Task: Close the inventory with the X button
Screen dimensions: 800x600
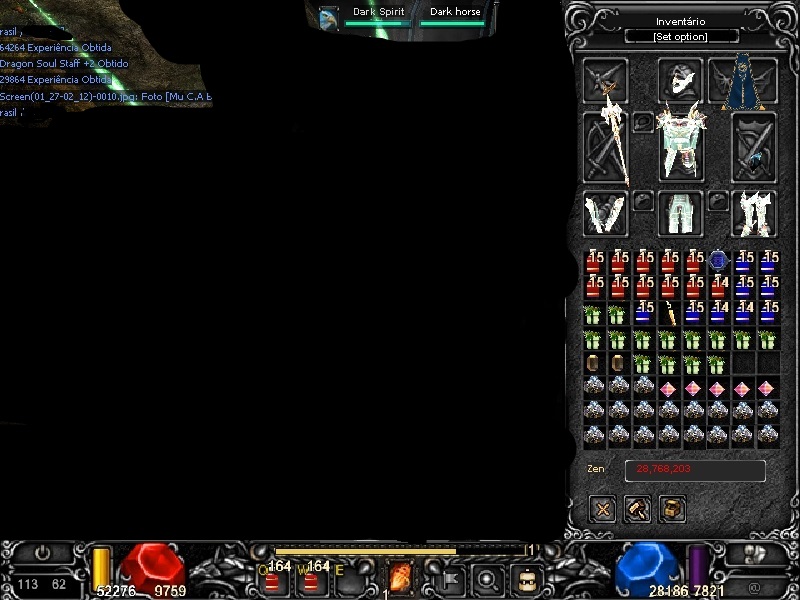Action: pyautogui.click(x=603, y=509)
